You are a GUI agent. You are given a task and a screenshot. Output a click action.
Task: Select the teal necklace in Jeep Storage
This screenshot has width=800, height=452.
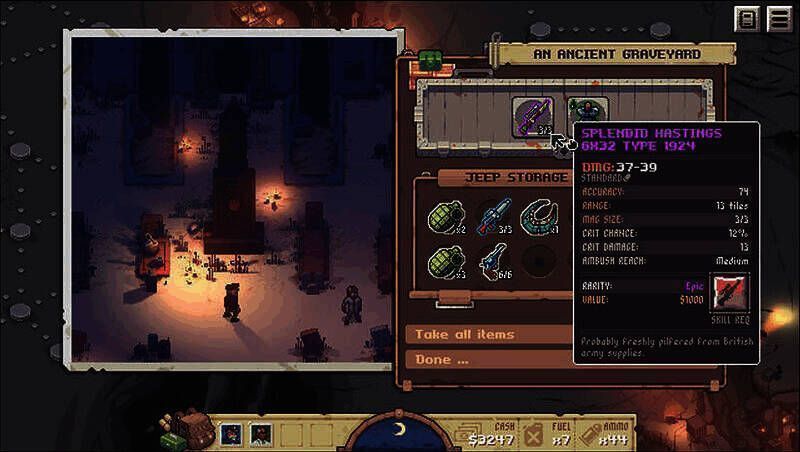tap(541, 217)
